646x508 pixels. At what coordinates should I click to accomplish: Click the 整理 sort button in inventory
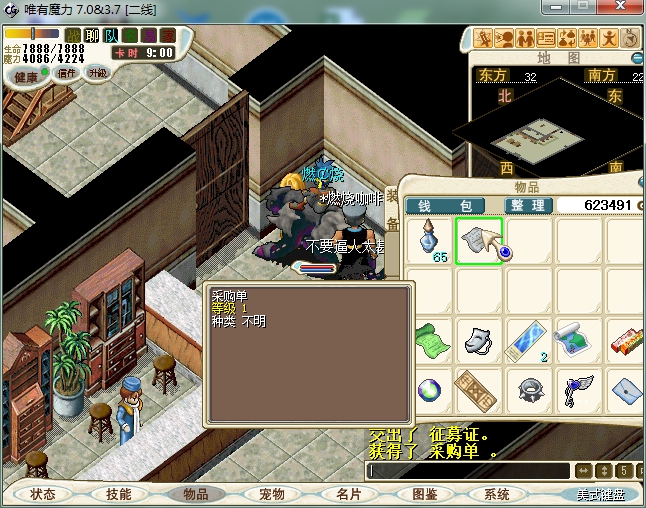click(x=527, y=205)
